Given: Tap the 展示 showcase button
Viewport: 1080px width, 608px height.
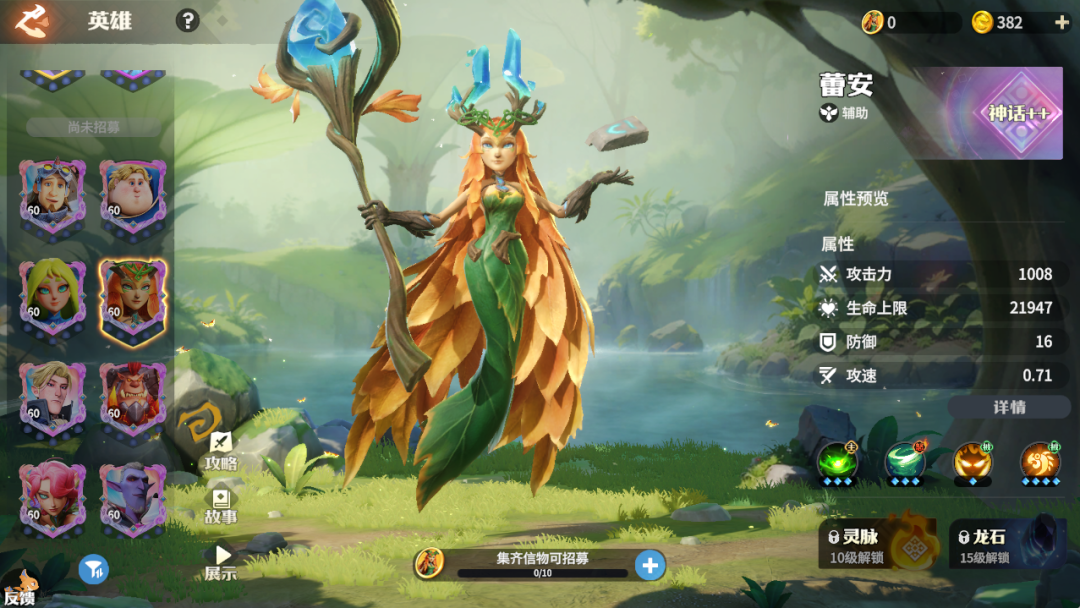Looking at the screenshot, I should pyautogui.click(x=221, y=563).
